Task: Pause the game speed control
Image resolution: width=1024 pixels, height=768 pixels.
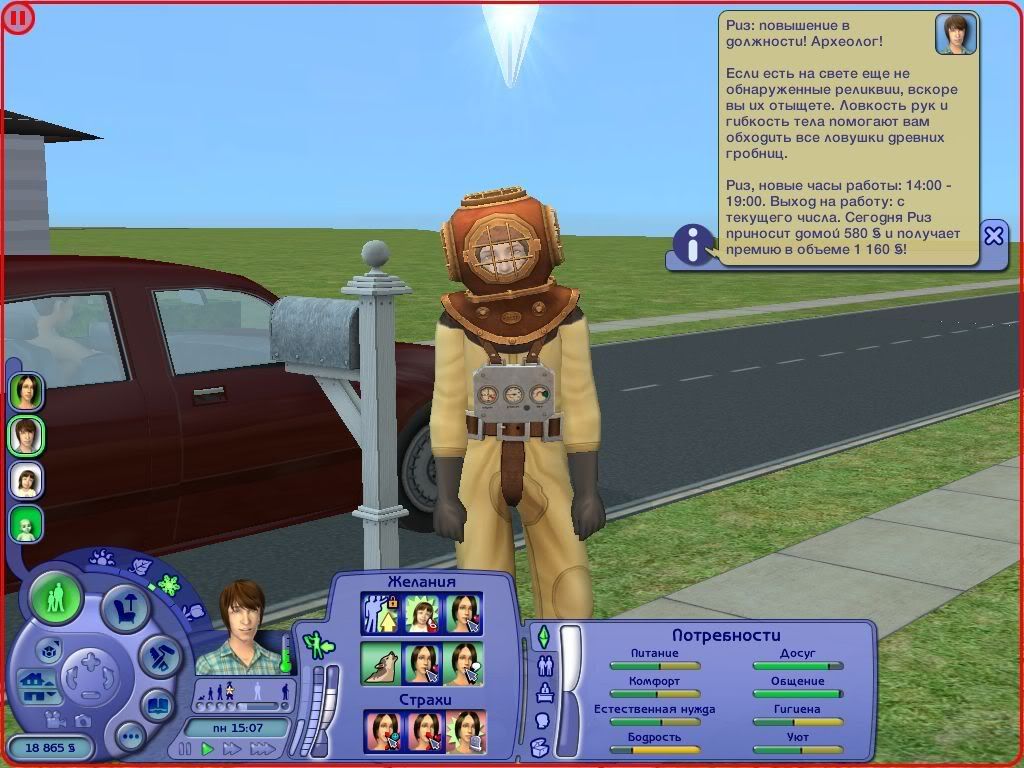Action: point(184,748)
